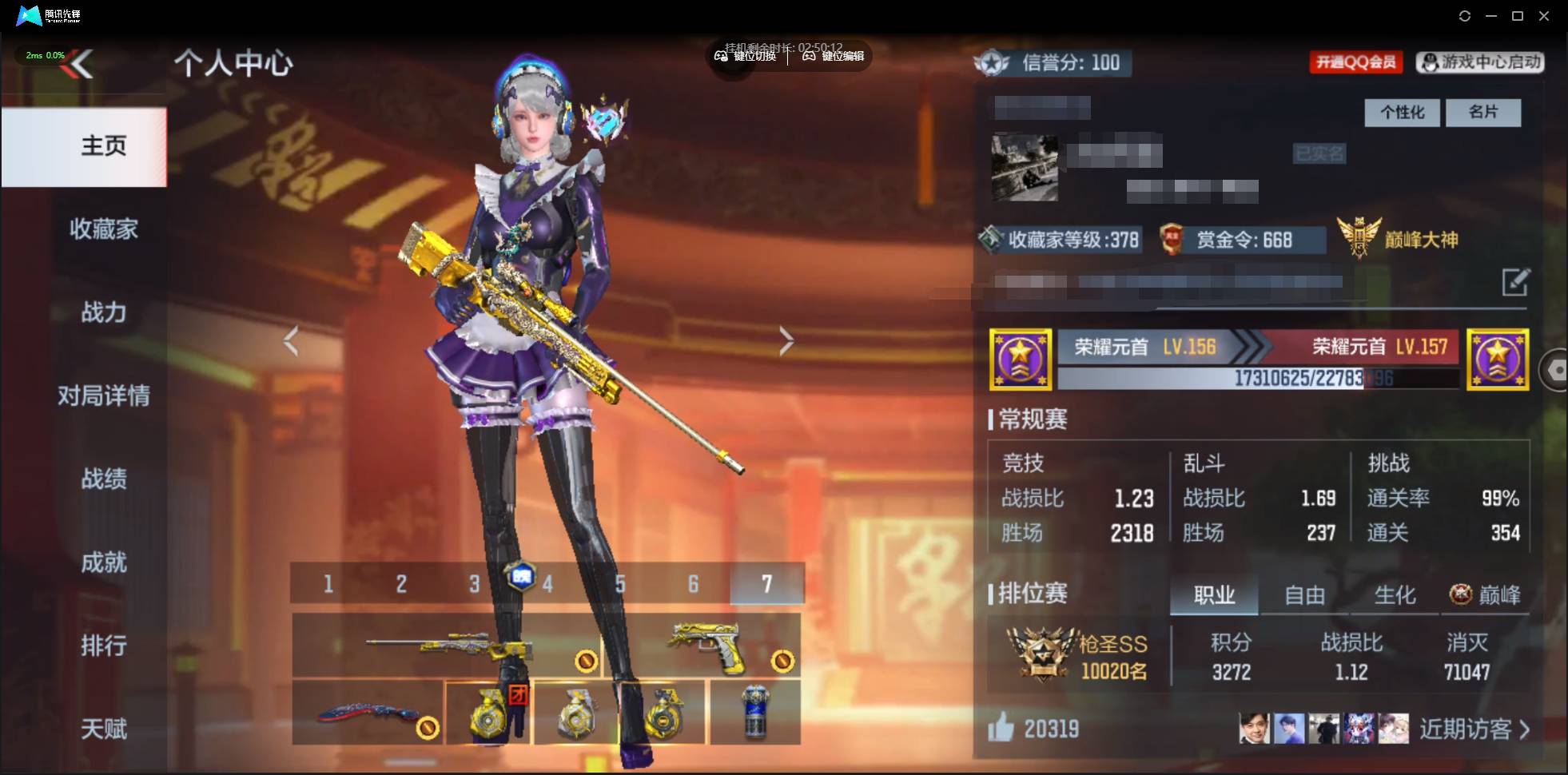
Task: Select weapon loadout tab 7
Action: 768,584
